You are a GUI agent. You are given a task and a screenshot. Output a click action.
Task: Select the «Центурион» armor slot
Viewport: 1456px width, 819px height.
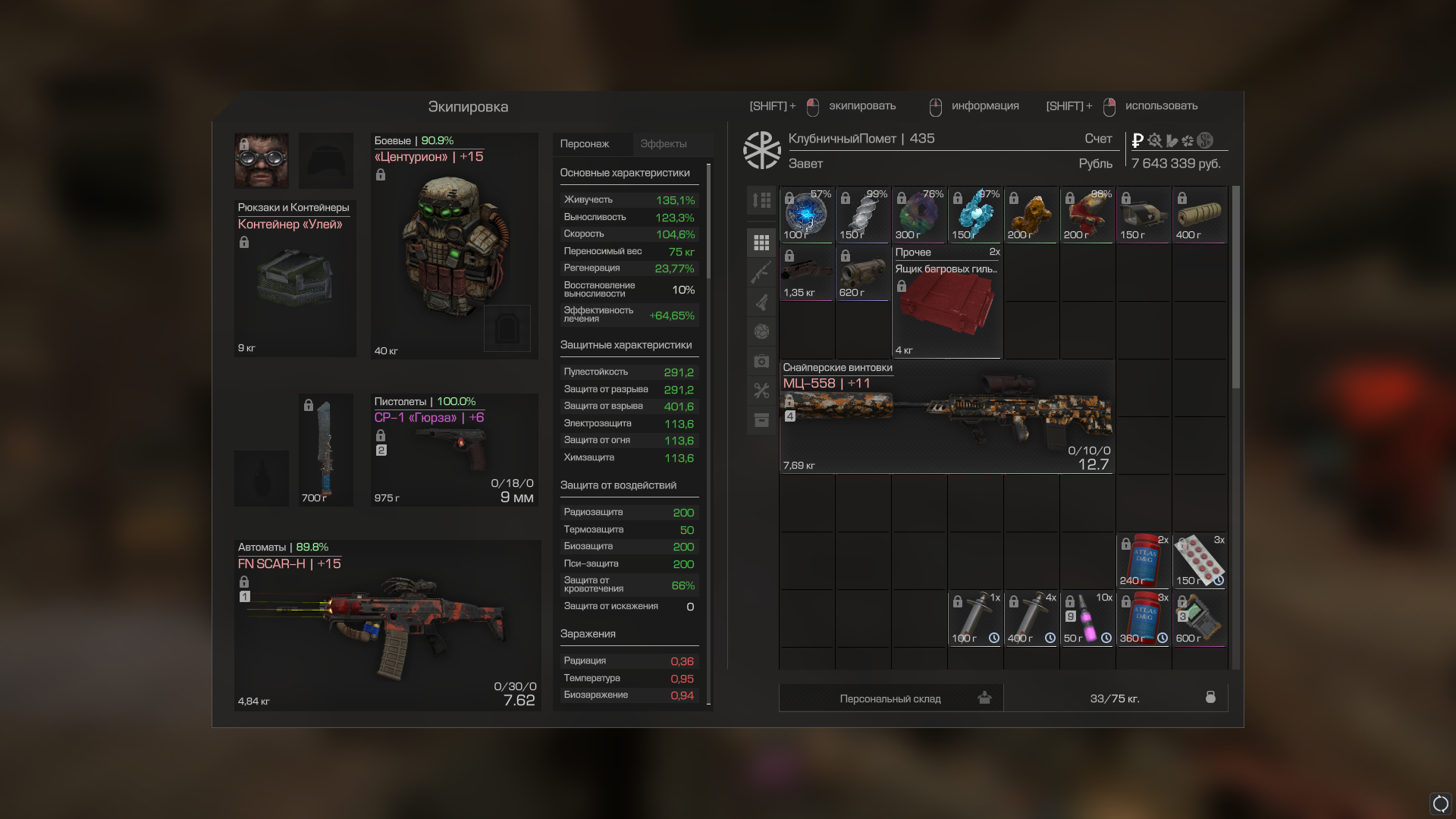(x=453, y=246)
